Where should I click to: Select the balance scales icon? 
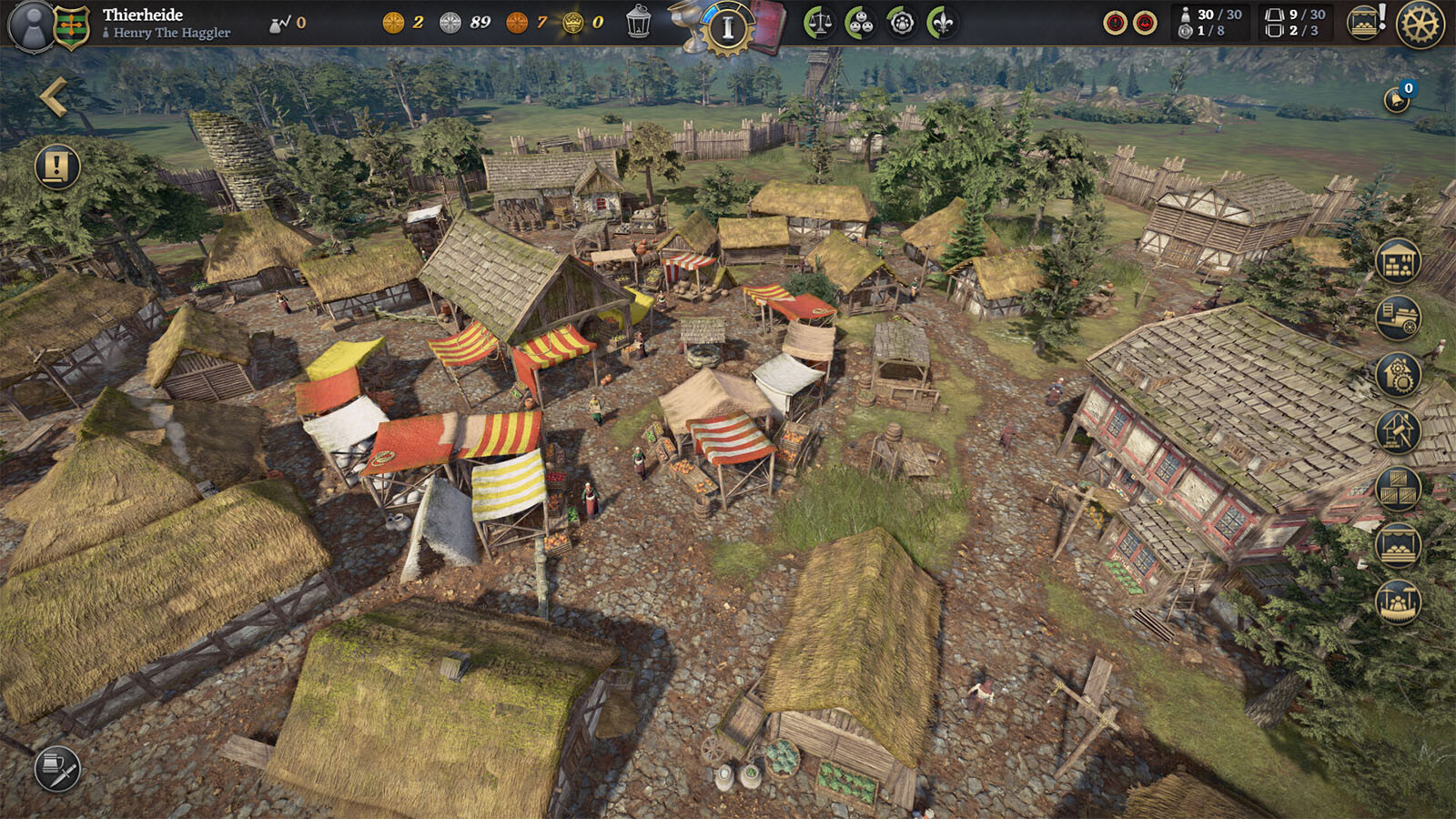point(819,23)
